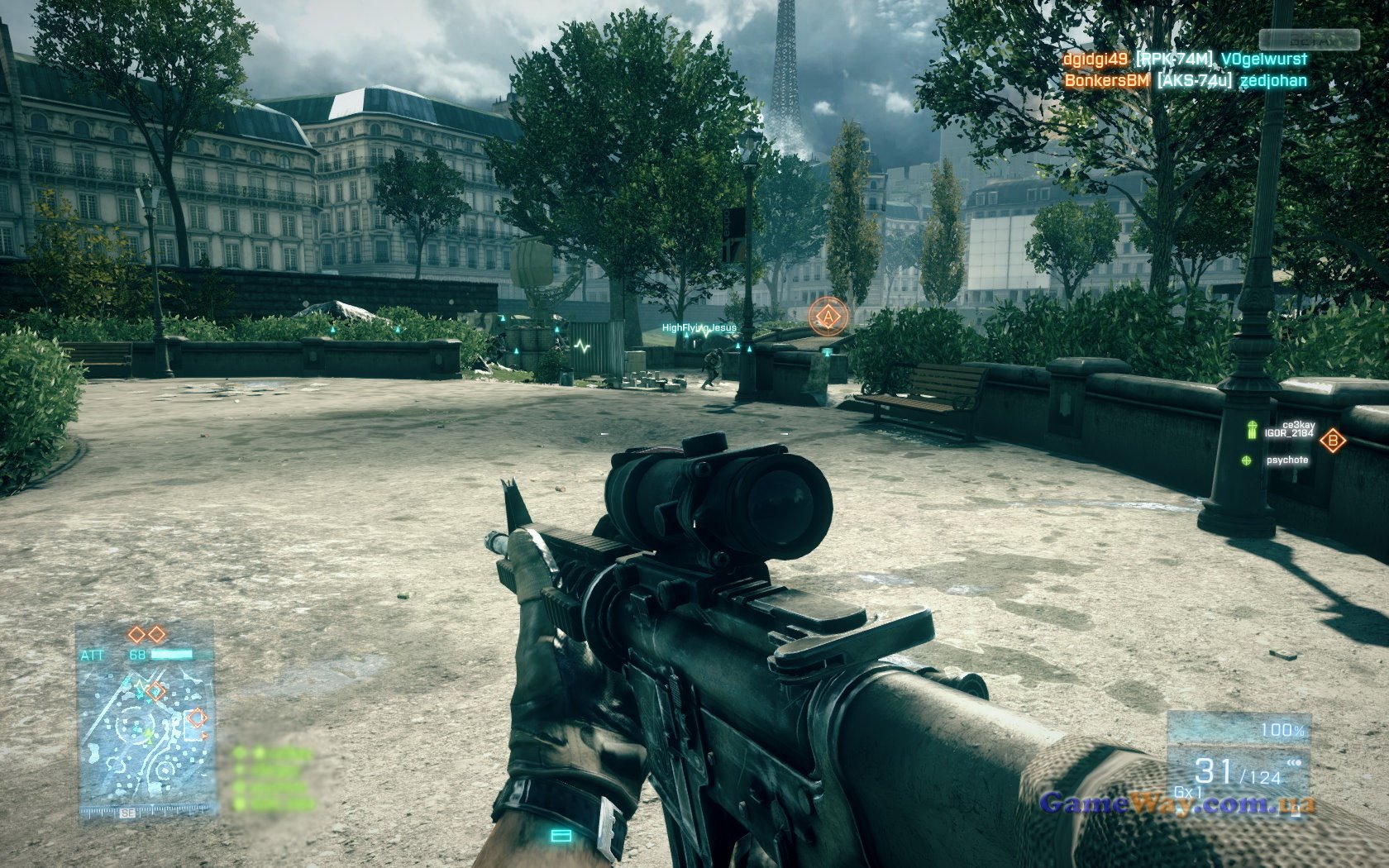The height and width of the screenshot is (868, 1389).
Task: Click the compass strip below the minimap
Action: pos(147,813)
